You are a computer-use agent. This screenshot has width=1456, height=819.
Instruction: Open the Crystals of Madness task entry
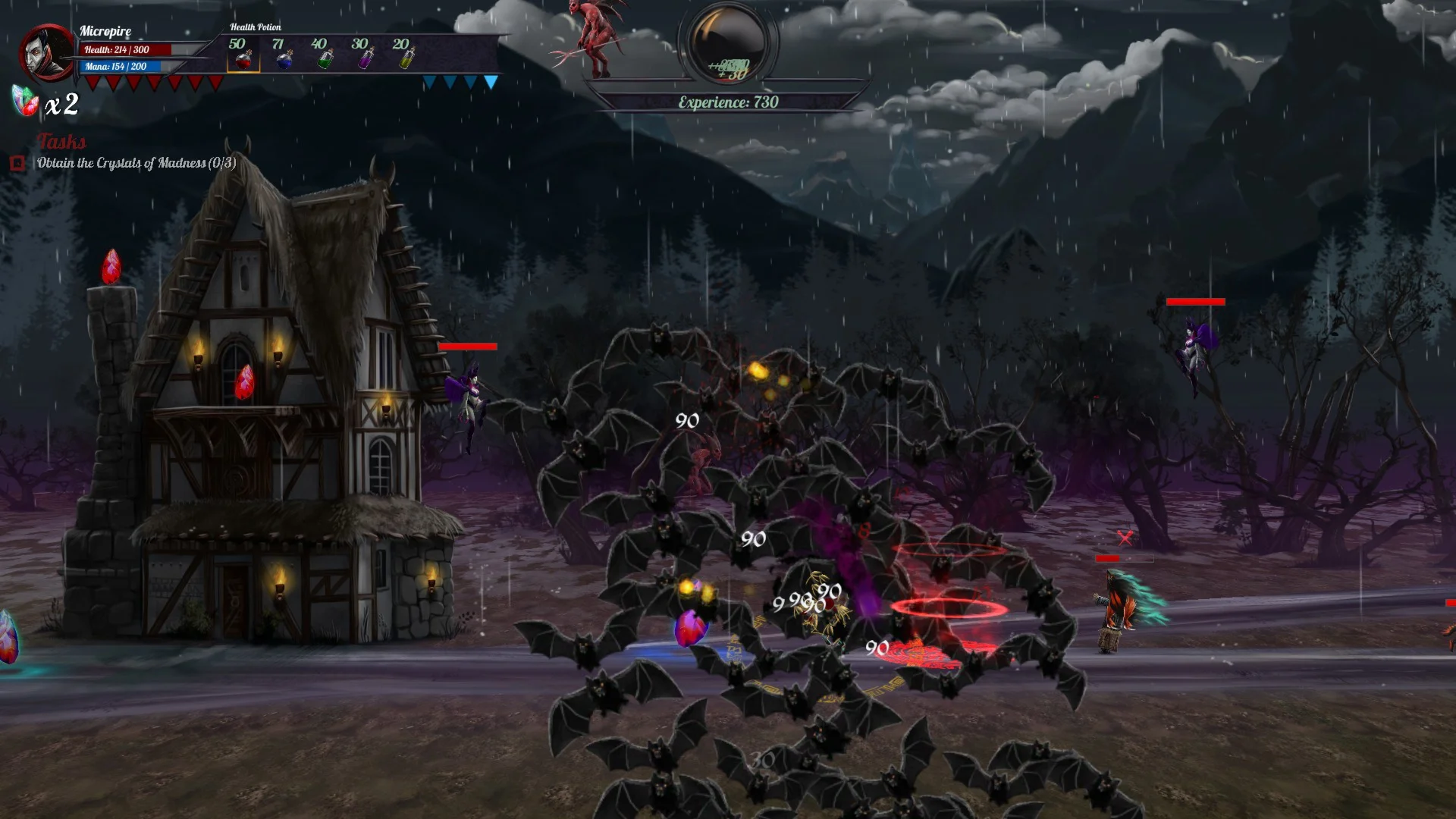click(136, 163)
